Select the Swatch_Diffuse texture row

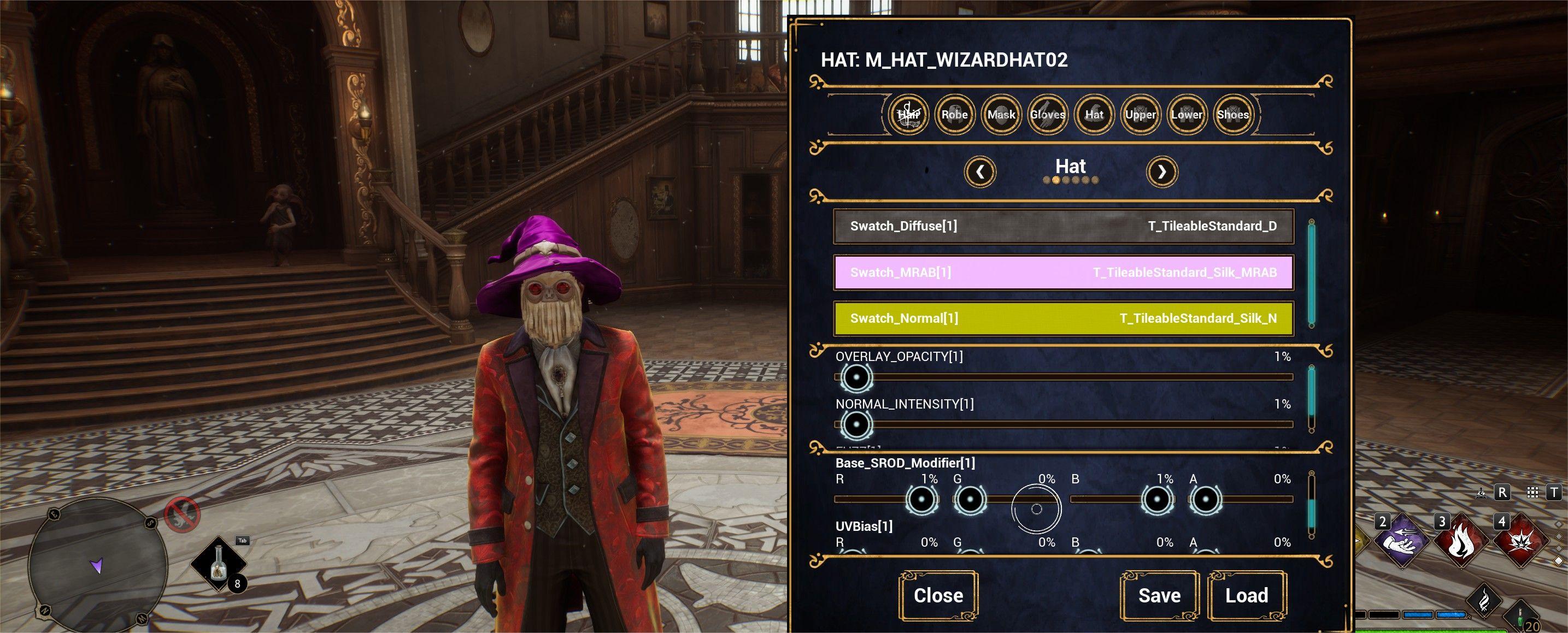click(x=1063, y=226)
